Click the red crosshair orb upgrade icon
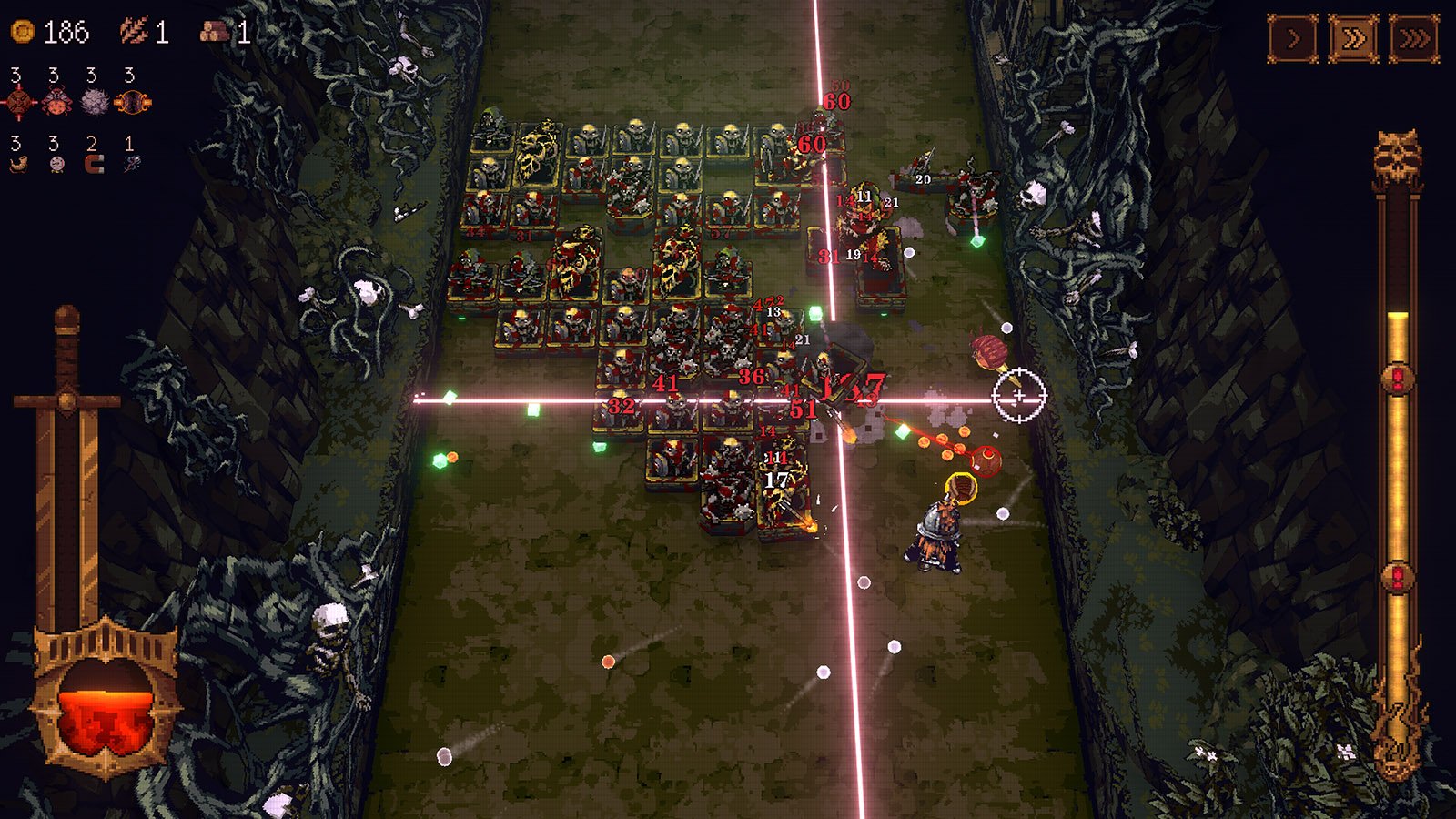The image size is (1456, 819). pyautogui.click(x=19, y=102)
